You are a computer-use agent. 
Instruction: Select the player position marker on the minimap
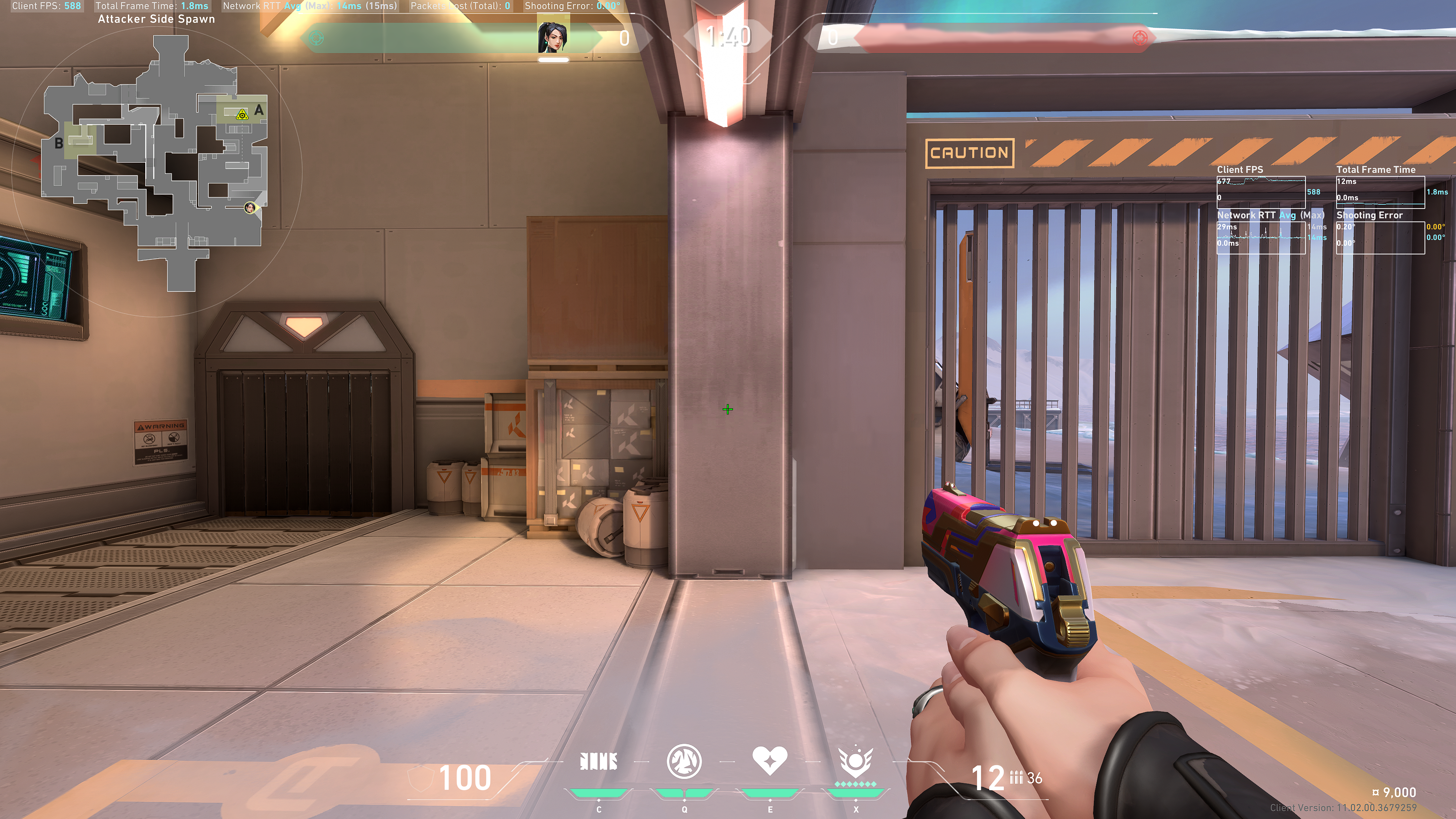249,208
